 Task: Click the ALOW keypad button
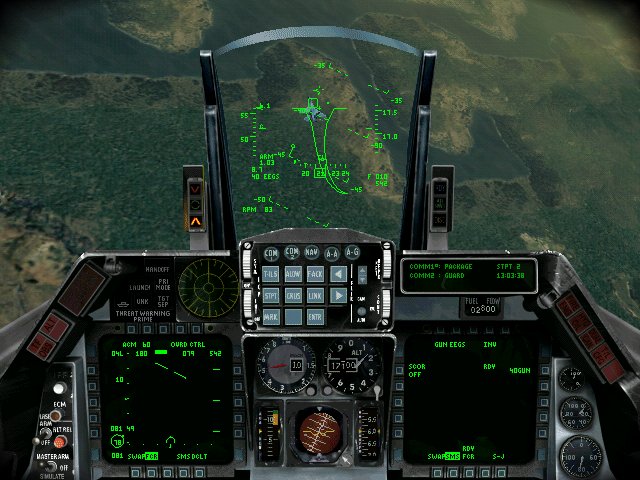point(293,273)
